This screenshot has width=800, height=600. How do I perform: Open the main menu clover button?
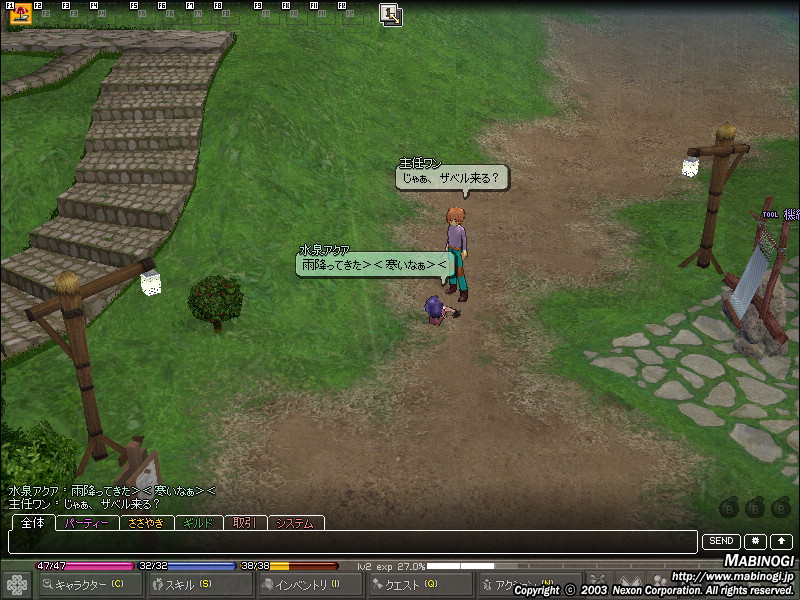(x=16, y=584)
